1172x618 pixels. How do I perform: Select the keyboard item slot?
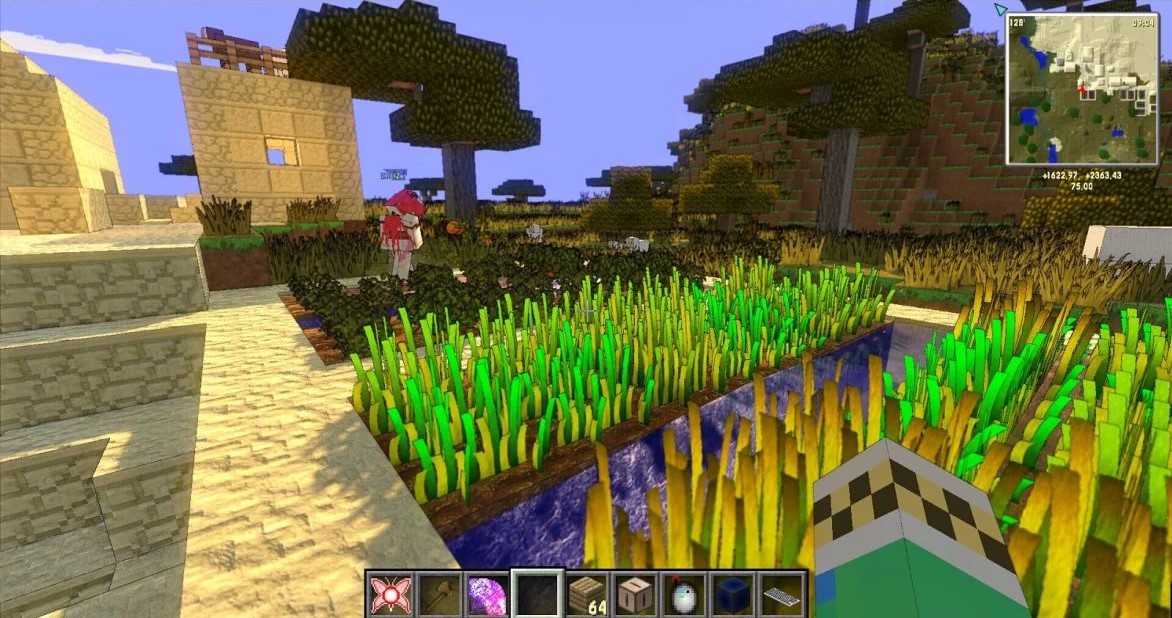click(x=783, y=595)
